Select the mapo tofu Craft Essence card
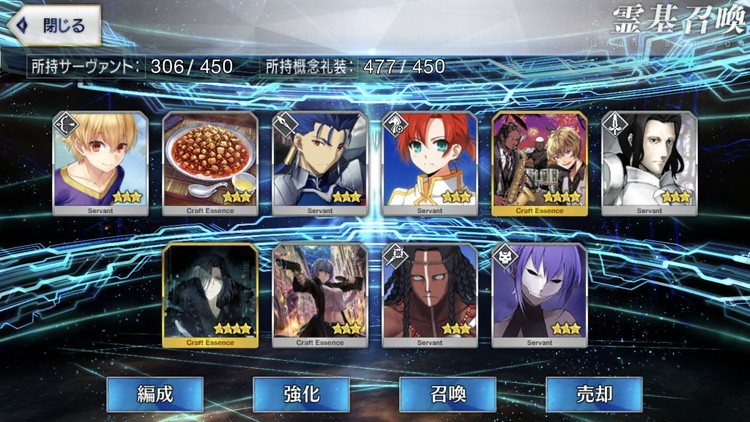This screenshot has height=422, width=750. [x=209, y=163]
